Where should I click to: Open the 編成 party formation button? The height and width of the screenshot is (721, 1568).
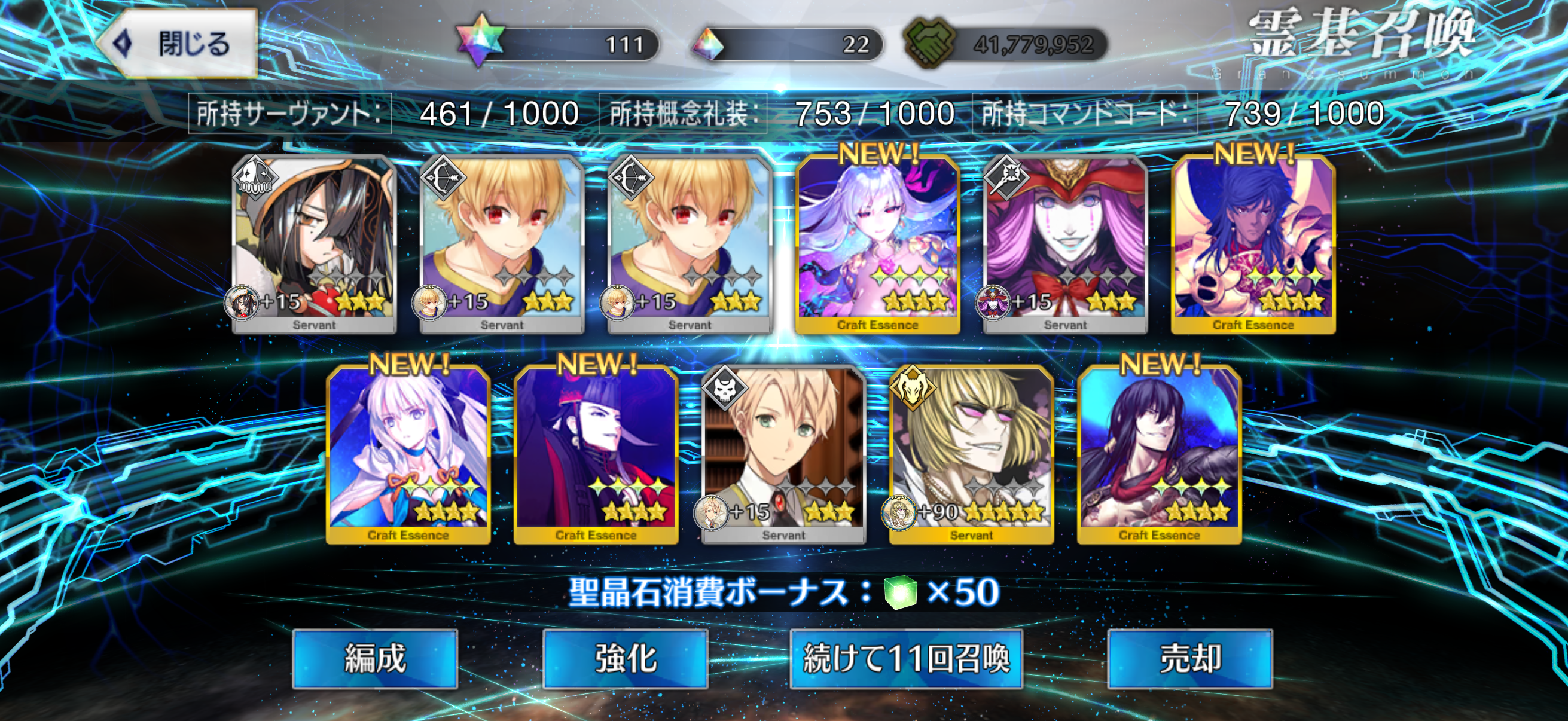coord(375,658)
